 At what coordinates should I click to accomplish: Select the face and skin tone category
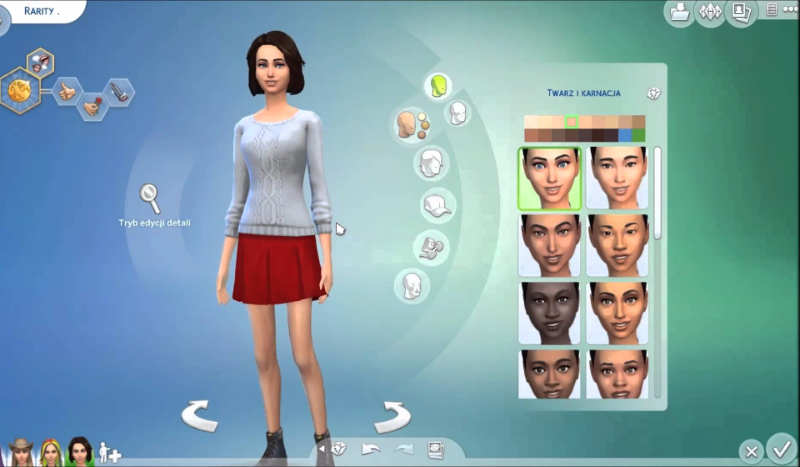click(409, 125)
